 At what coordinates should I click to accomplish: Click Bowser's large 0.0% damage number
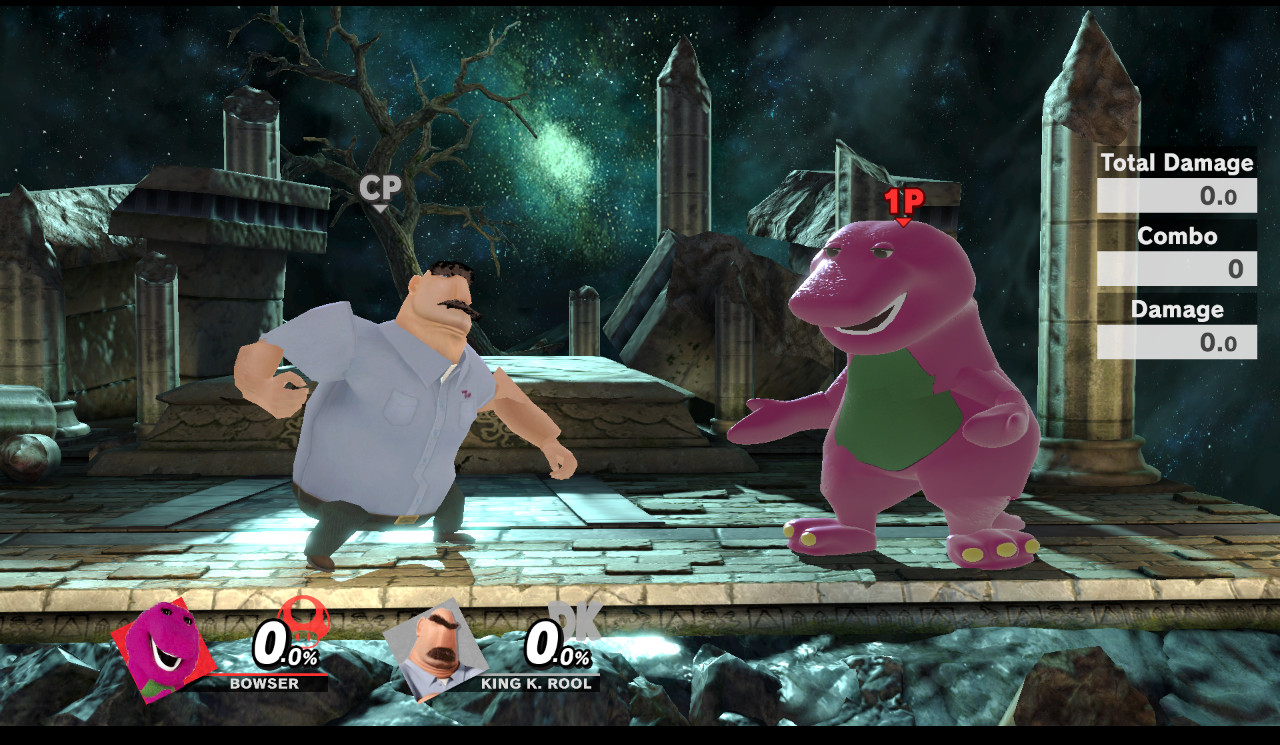point(281,646)
